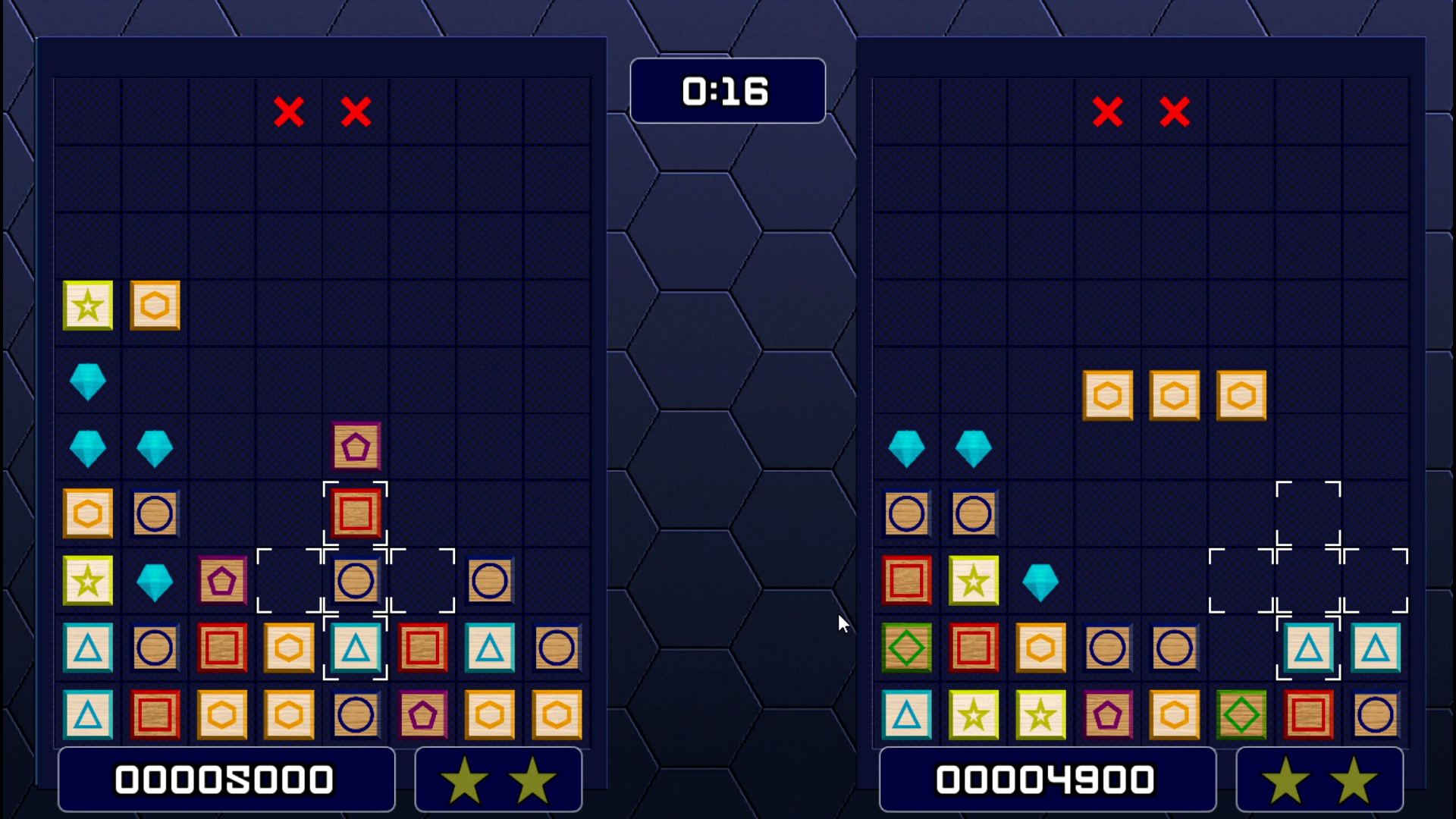Click the right board's second red X marker
Image resolution: width=1456 pixels, height=819 pixels.
pos(1174,114)
